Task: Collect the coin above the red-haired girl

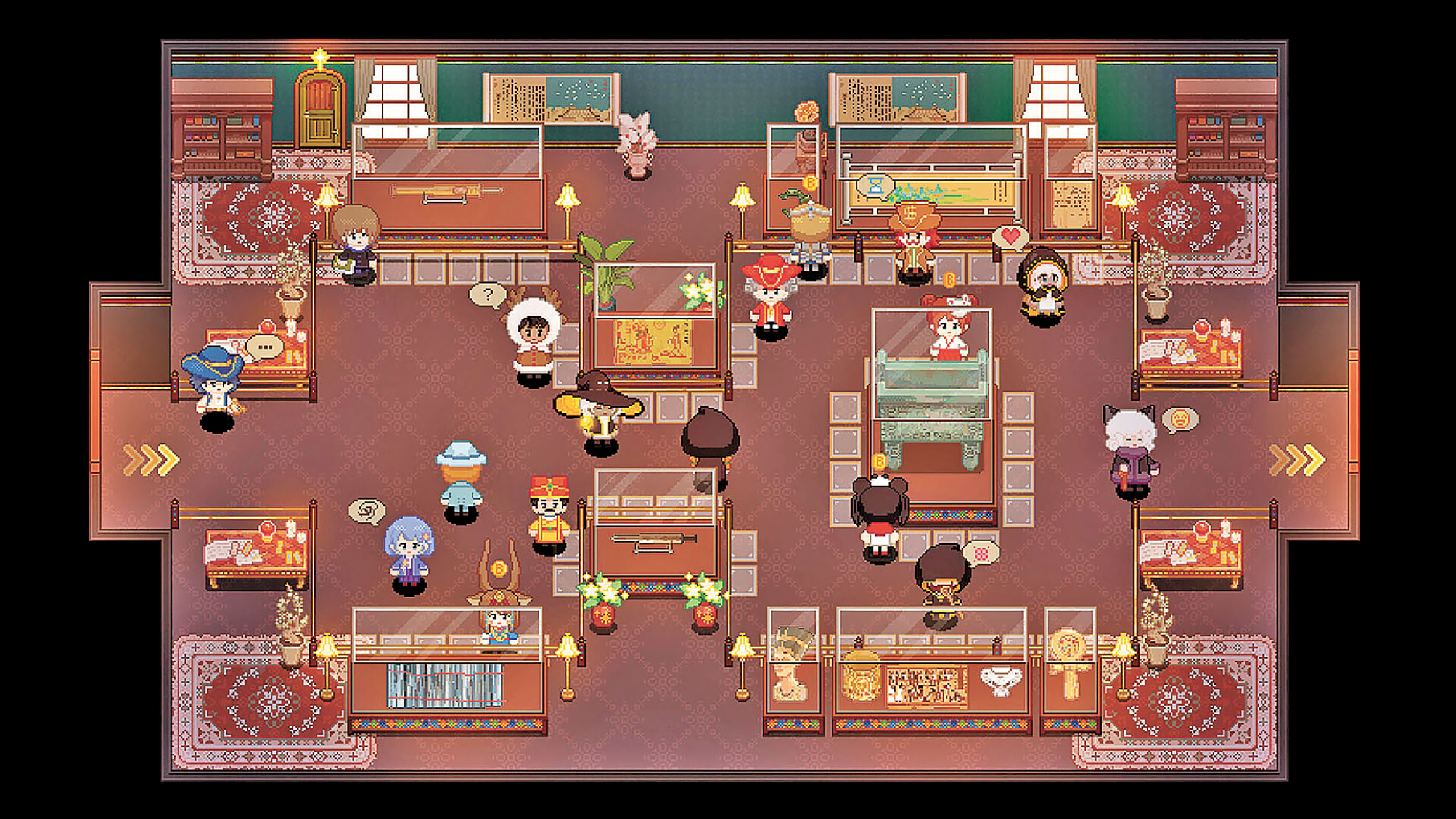Action: click(x=950, y=281)
